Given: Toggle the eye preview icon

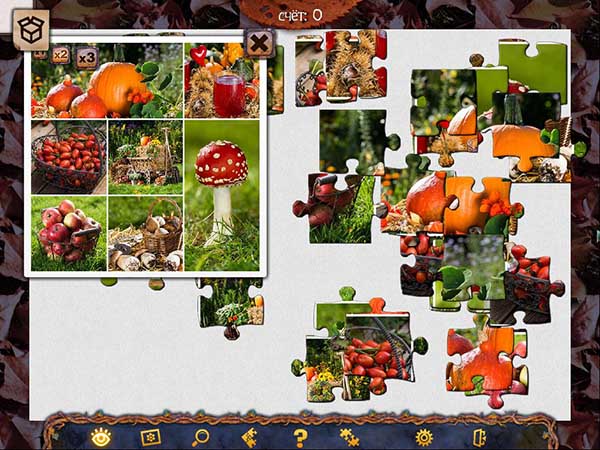Looking at the screenshot, I should (x=101, y=436).
